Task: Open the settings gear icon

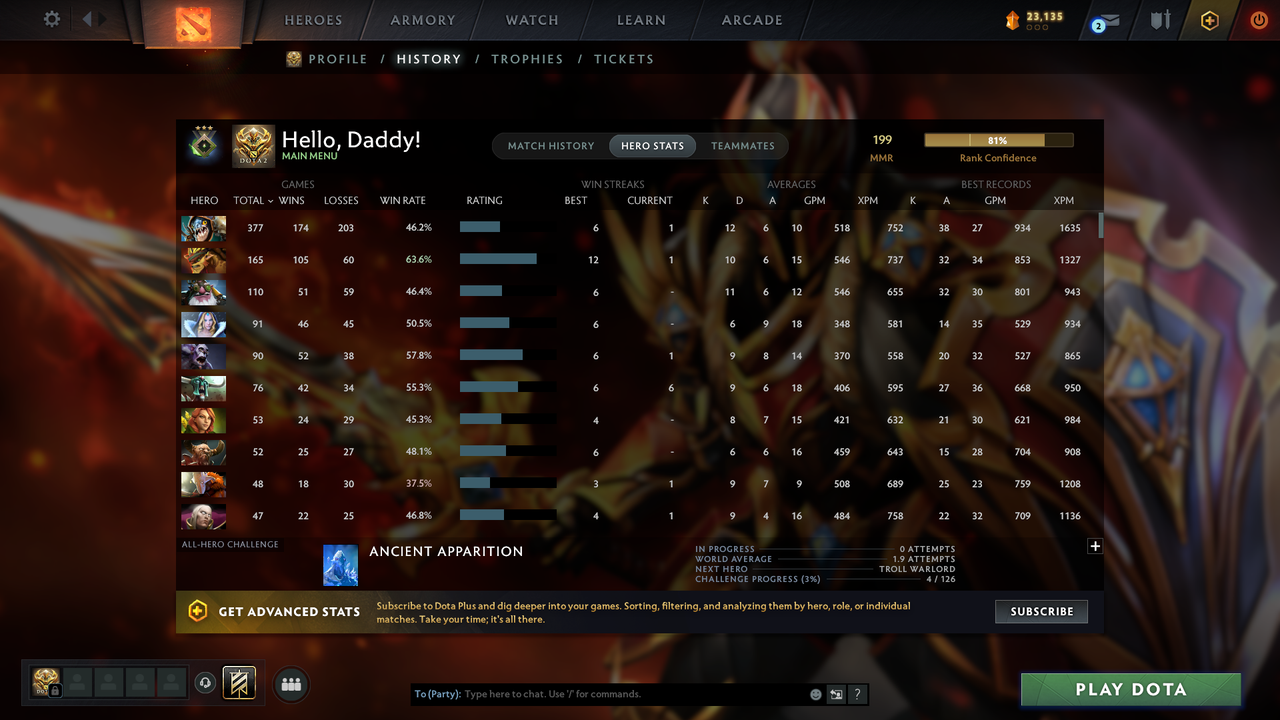Action: 52,19
